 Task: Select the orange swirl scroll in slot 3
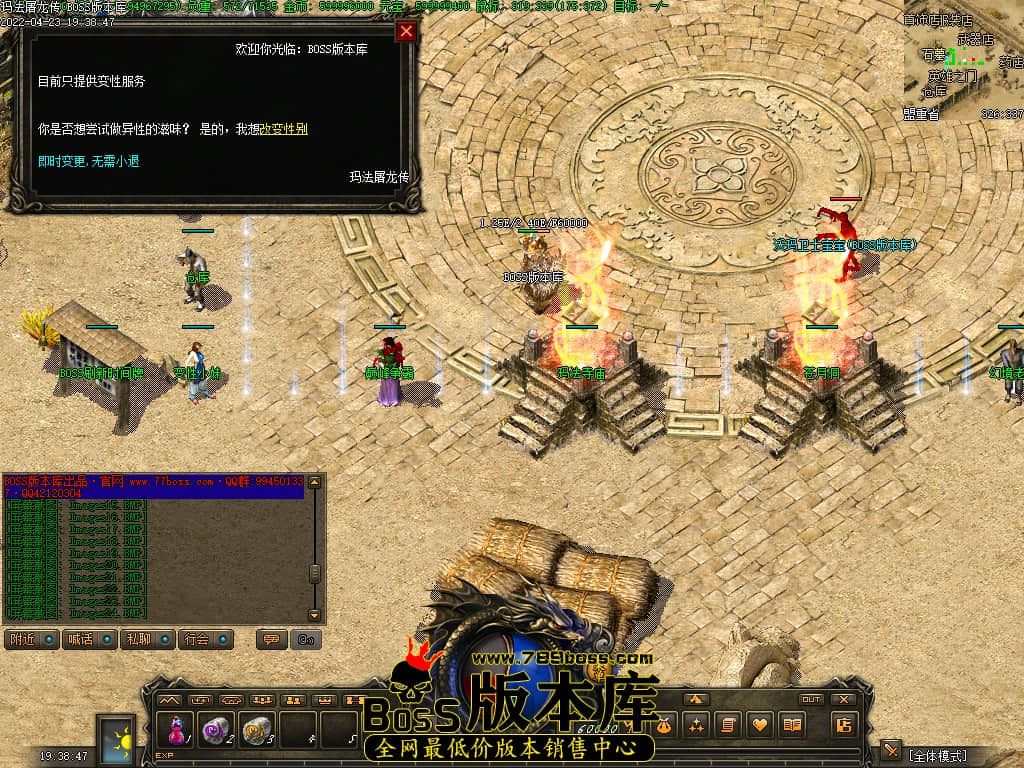click(256, 731)
